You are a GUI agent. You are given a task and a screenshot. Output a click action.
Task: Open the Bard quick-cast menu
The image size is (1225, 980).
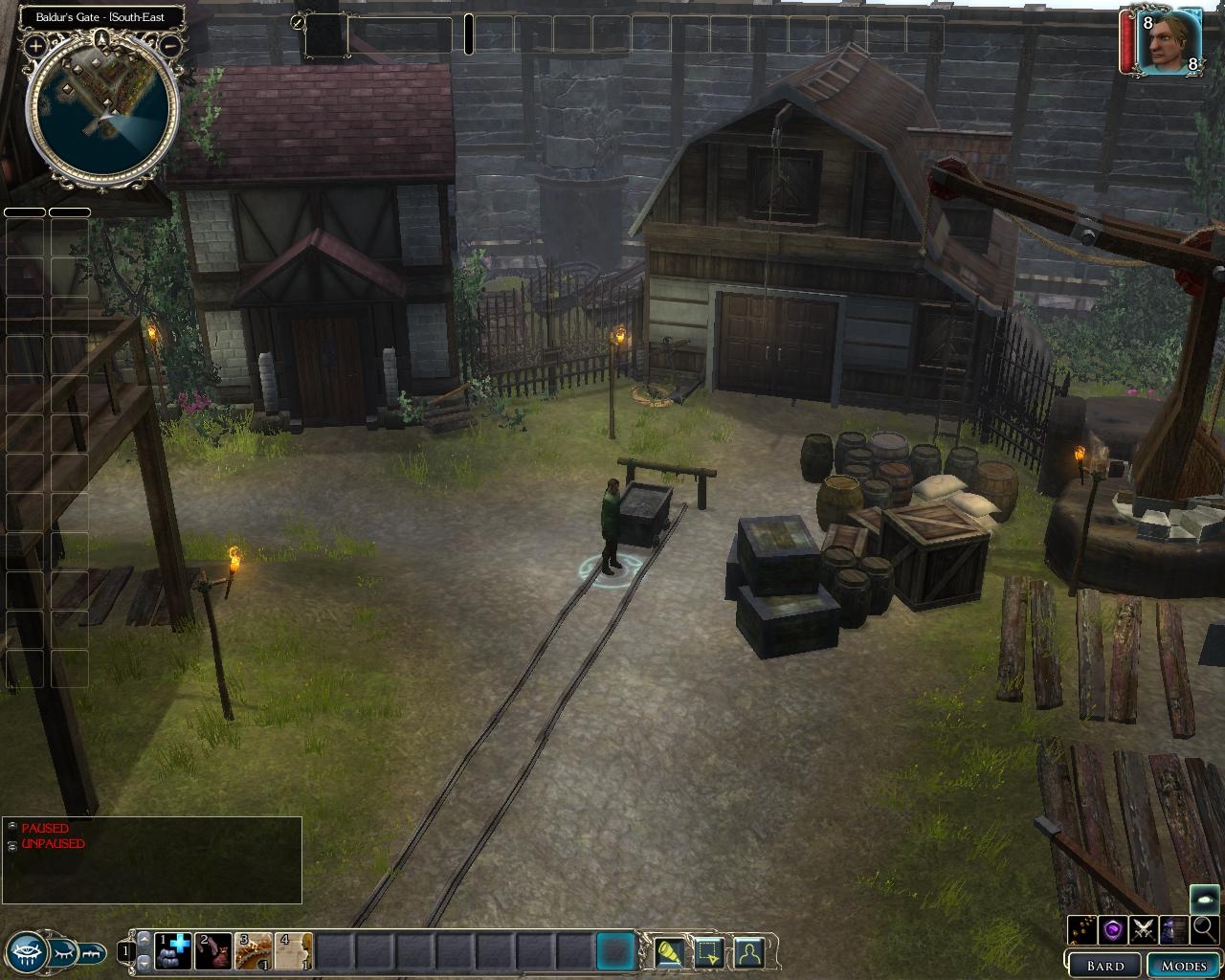[x=1104, y=965]
